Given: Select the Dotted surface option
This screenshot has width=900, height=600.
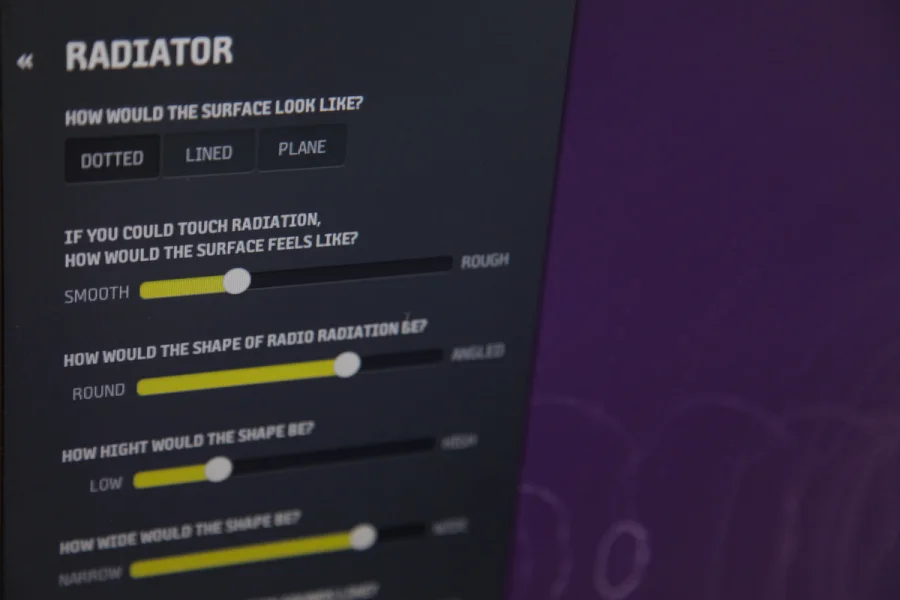Looking at the screenshot, I should click(112, 159).
